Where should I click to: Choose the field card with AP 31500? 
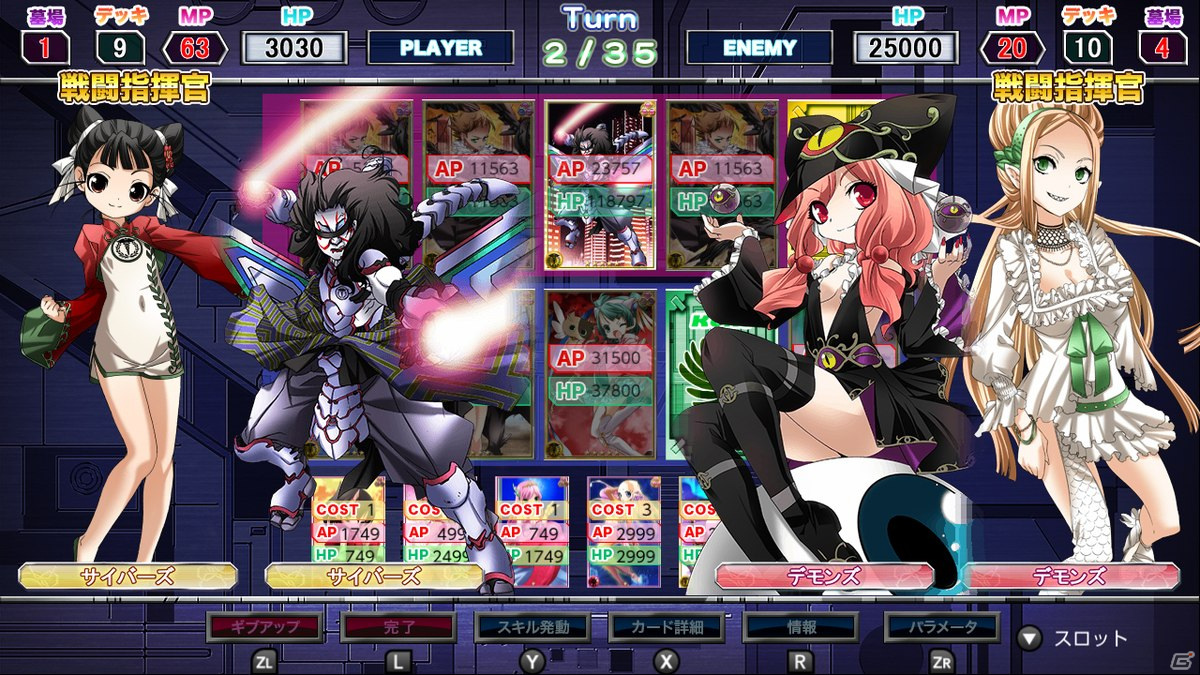tap(601, 373)
